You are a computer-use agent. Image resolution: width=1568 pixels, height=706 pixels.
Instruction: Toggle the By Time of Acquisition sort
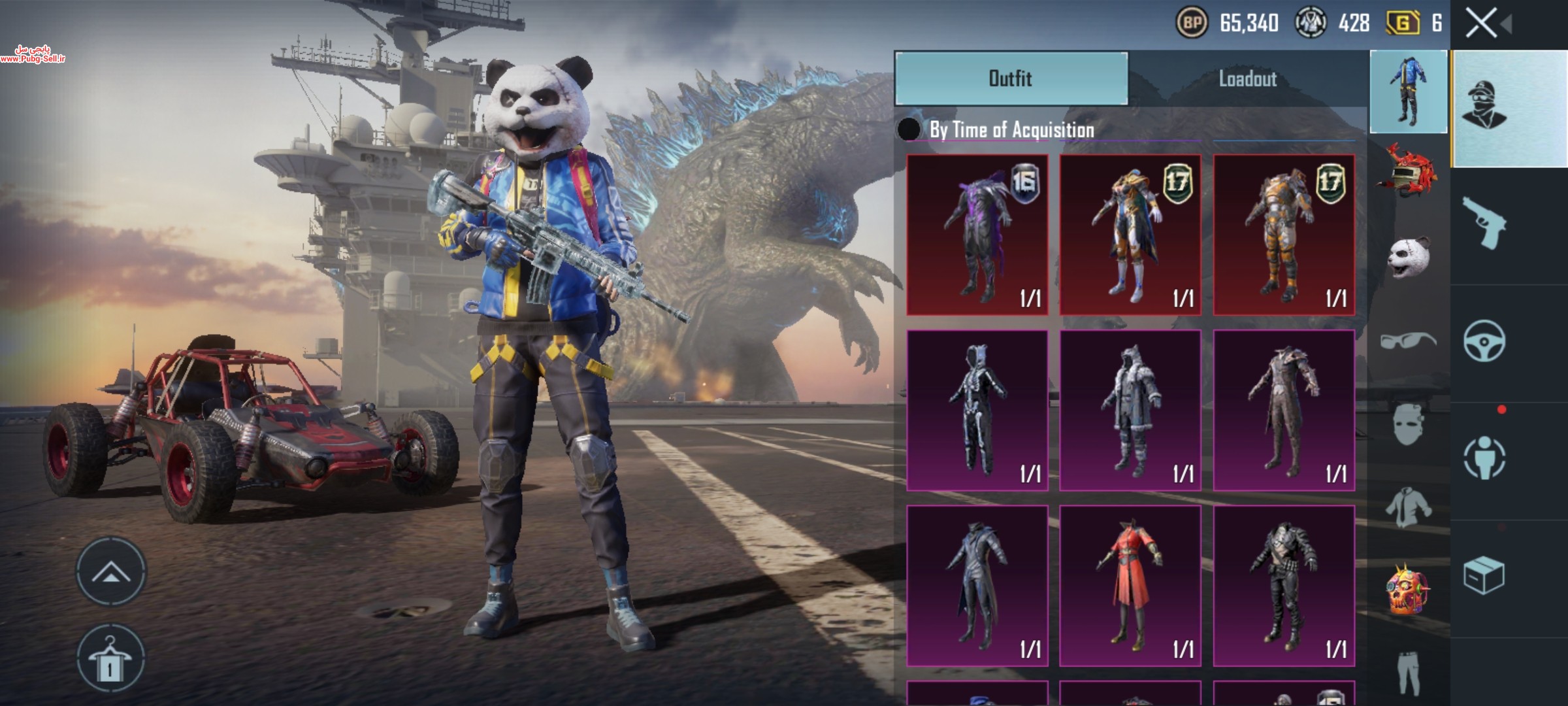coord(909,129)
